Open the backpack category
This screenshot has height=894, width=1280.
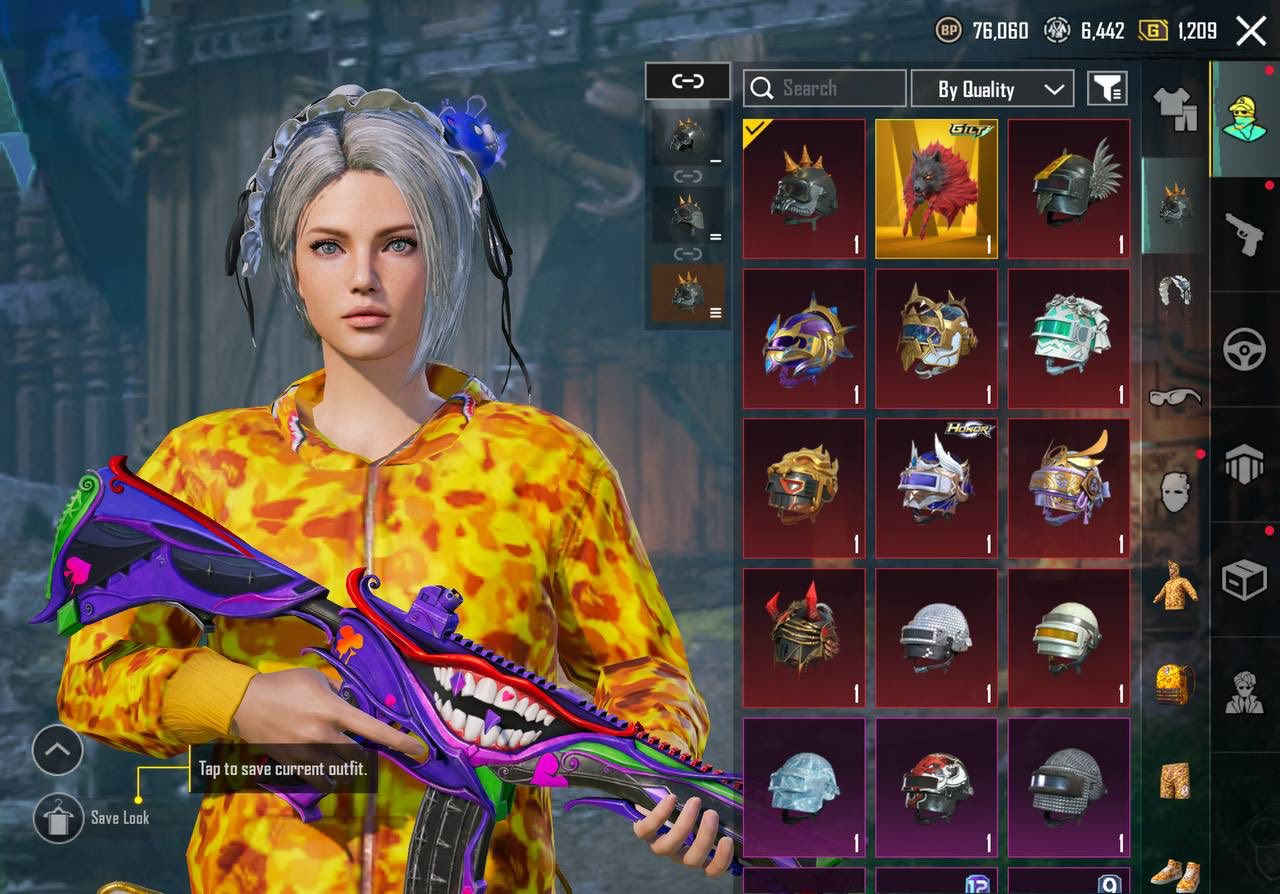1175,683
